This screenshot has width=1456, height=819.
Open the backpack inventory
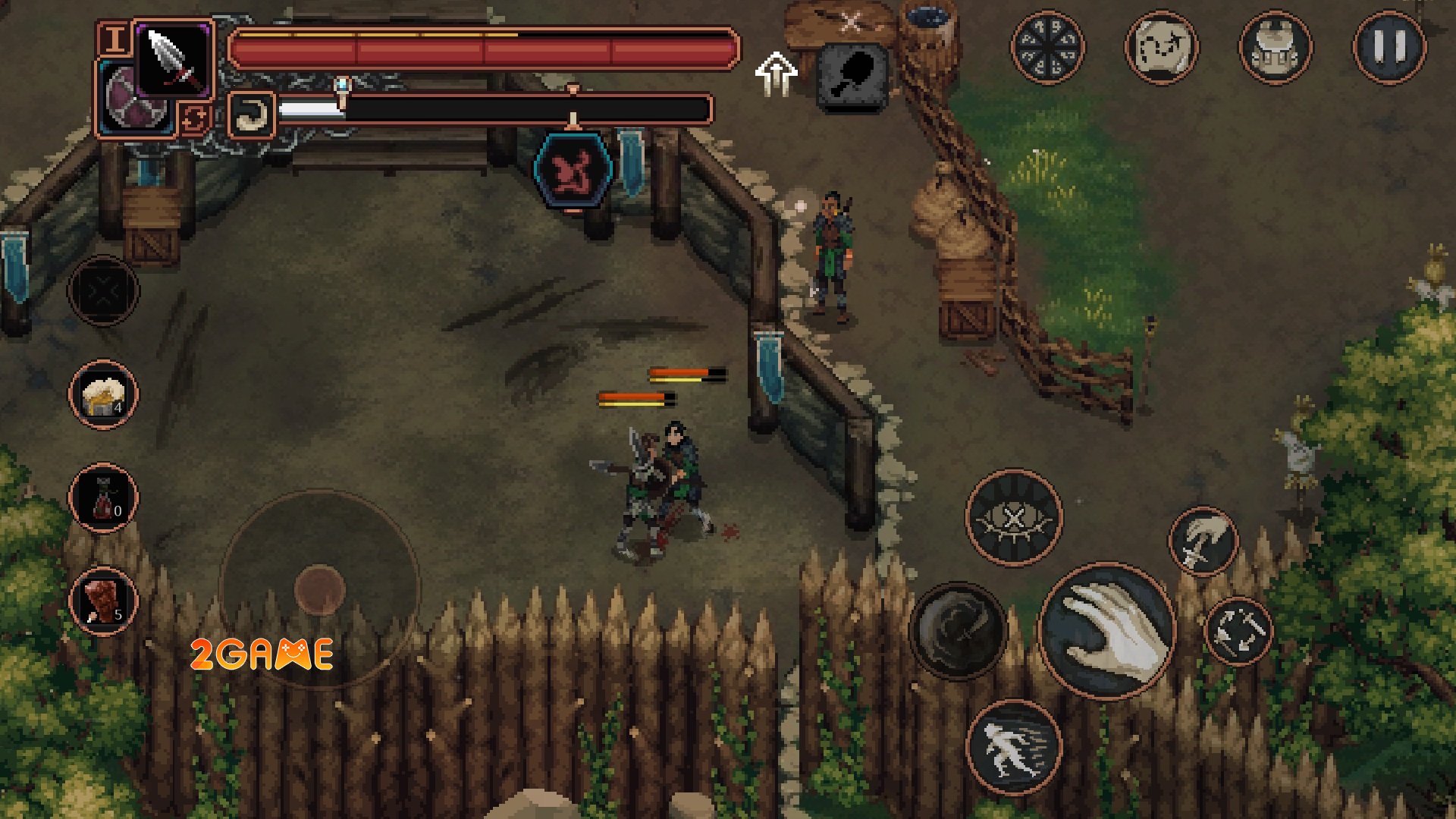coord(1276,47)
